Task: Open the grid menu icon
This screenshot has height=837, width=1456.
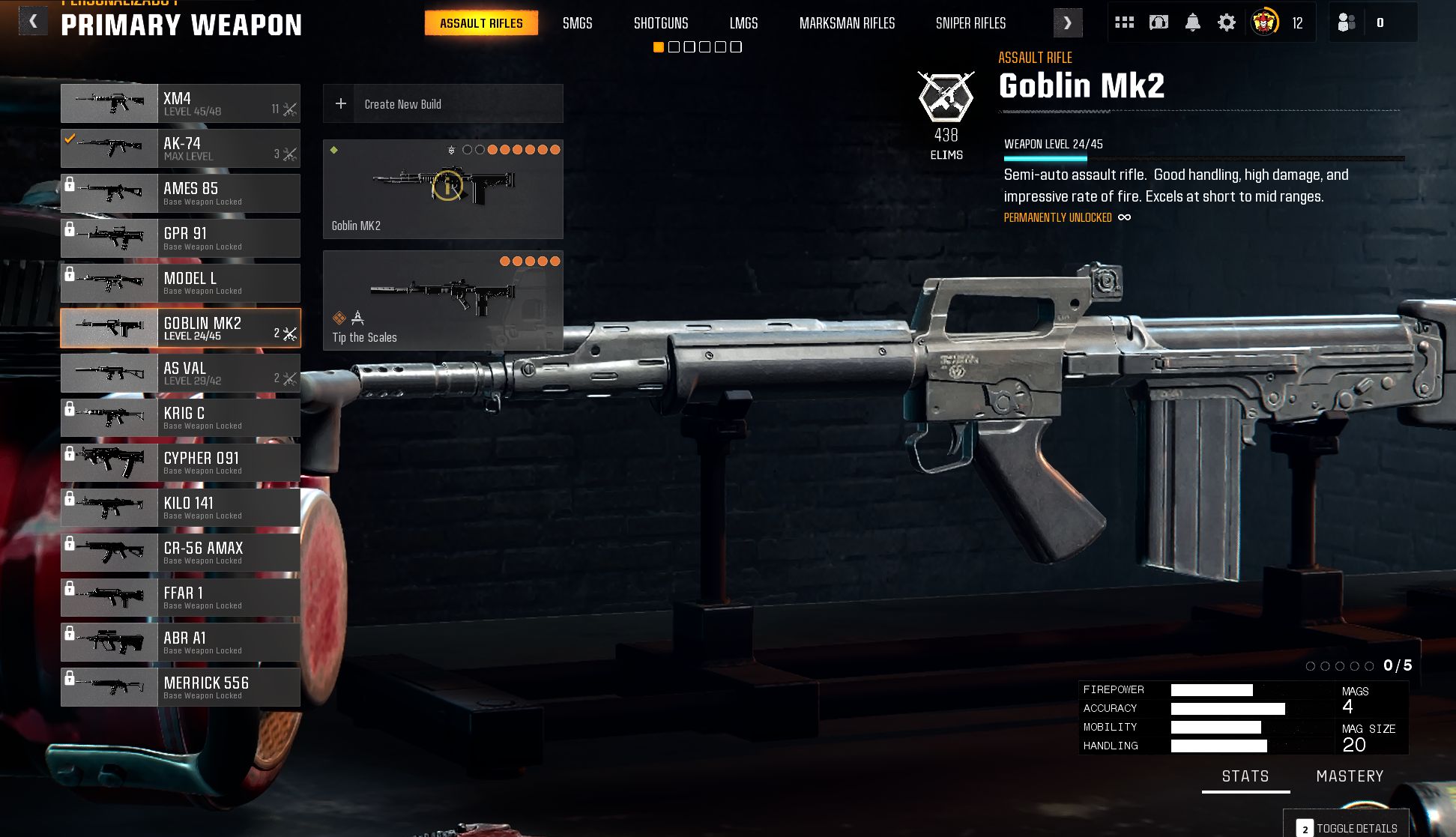Action: pos(1124,22)
